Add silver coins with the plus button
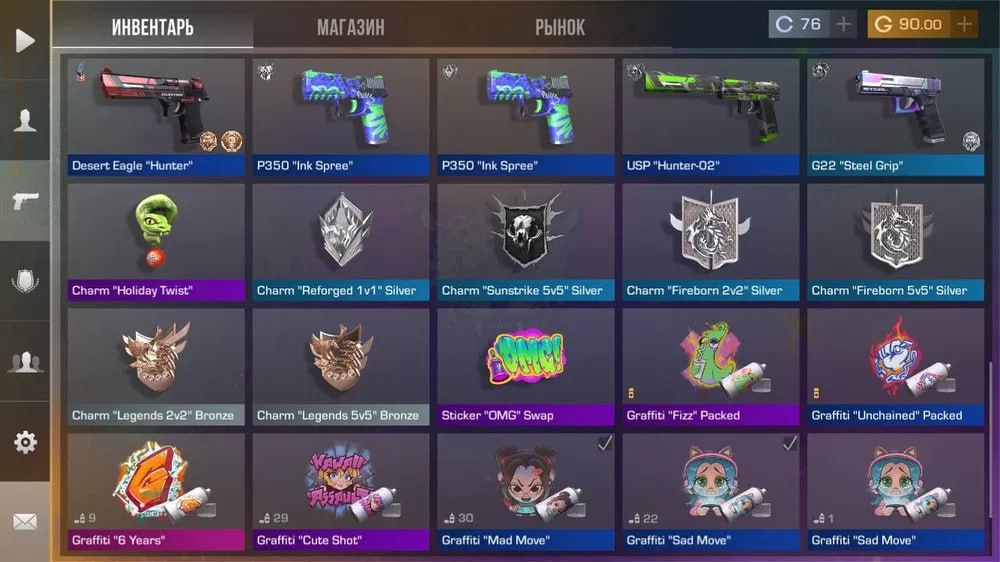This screenshot has height=562, width=1000. [x=844, y=24]
